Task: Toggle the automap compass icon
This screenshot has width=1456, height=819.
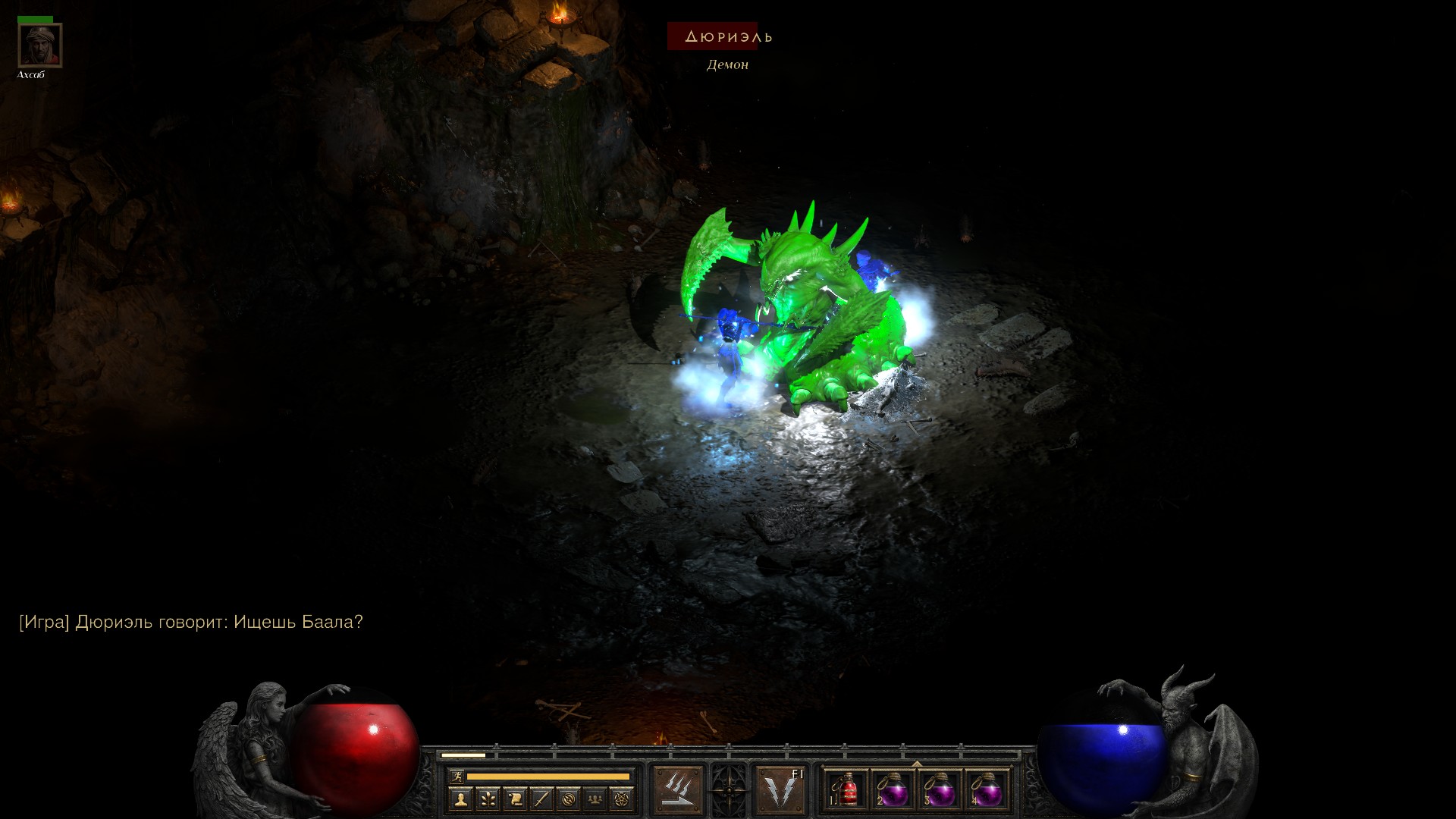Action: [569, 799]
